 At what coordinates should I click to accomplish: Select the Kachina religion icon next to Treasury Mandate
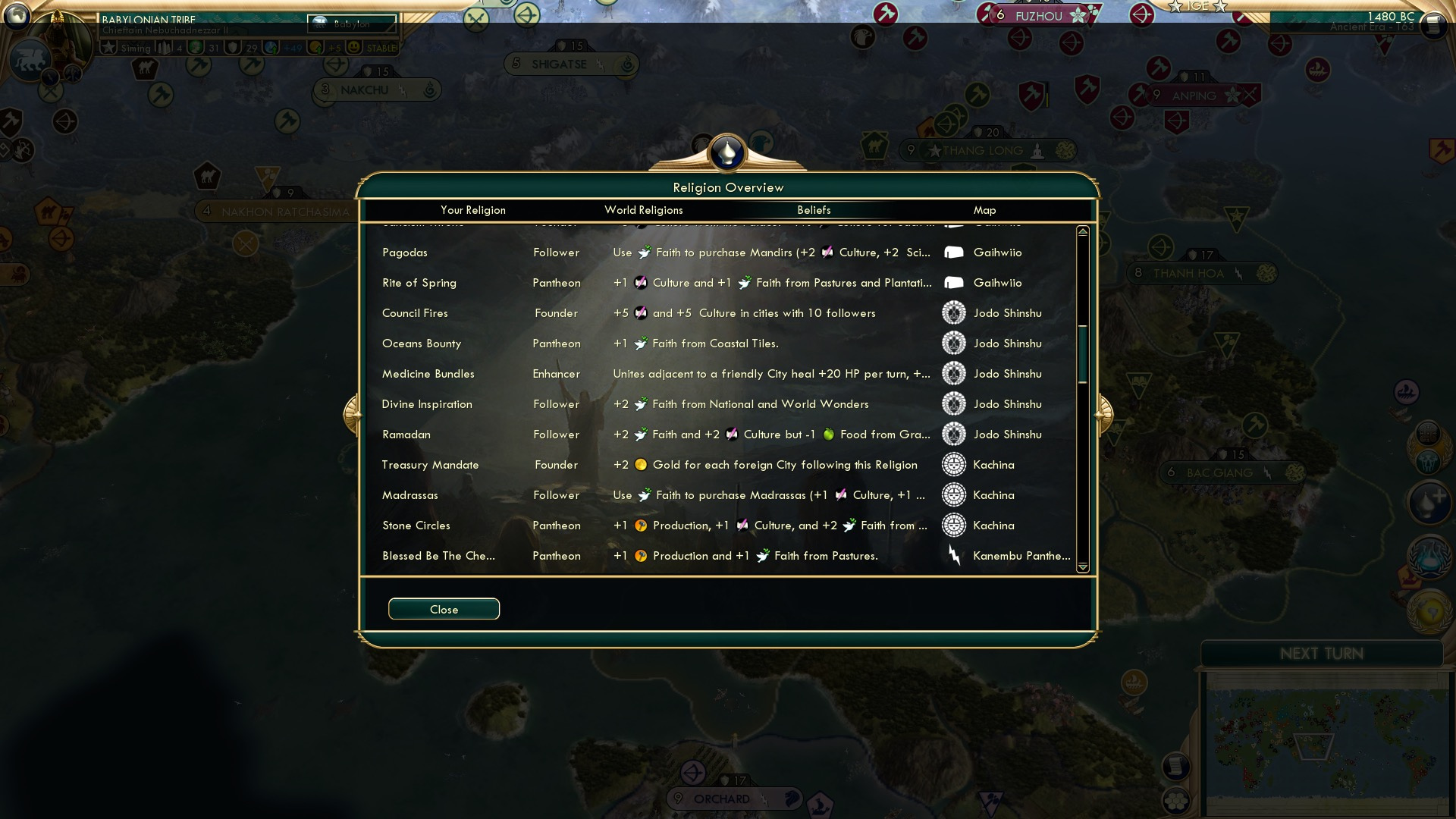point(953,464)
